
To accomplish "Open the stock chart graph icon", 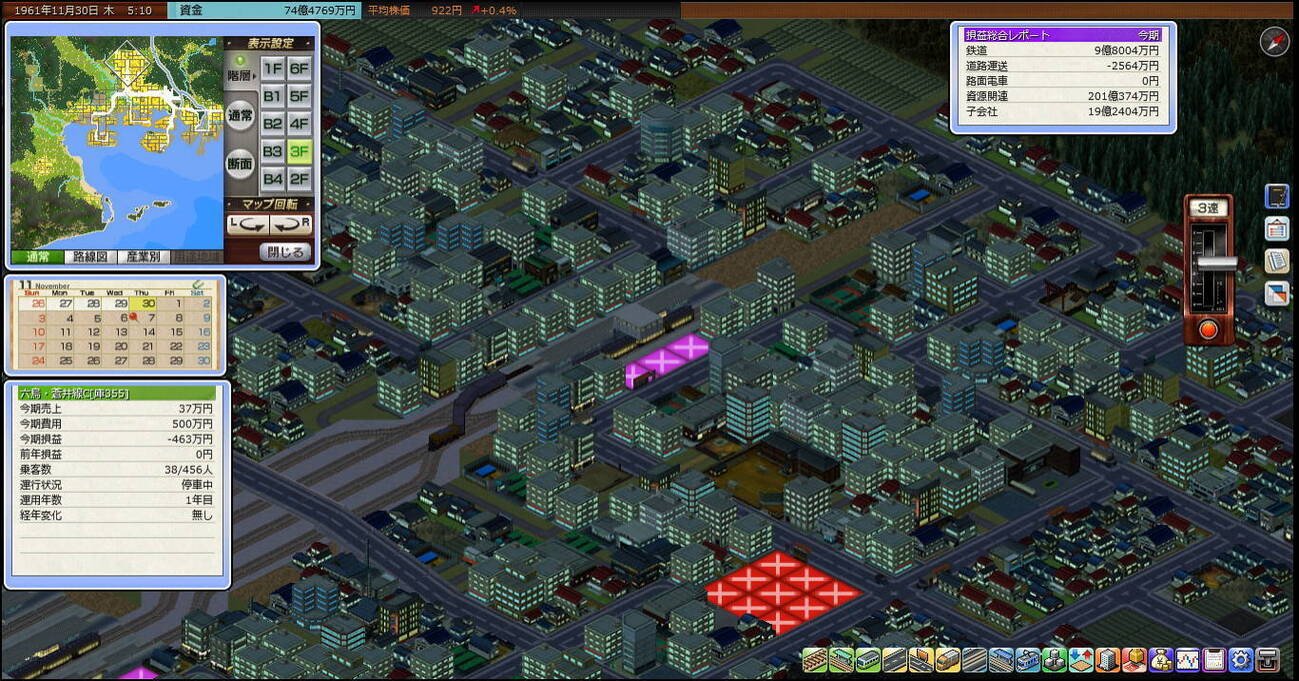I will pos(1188,660).
